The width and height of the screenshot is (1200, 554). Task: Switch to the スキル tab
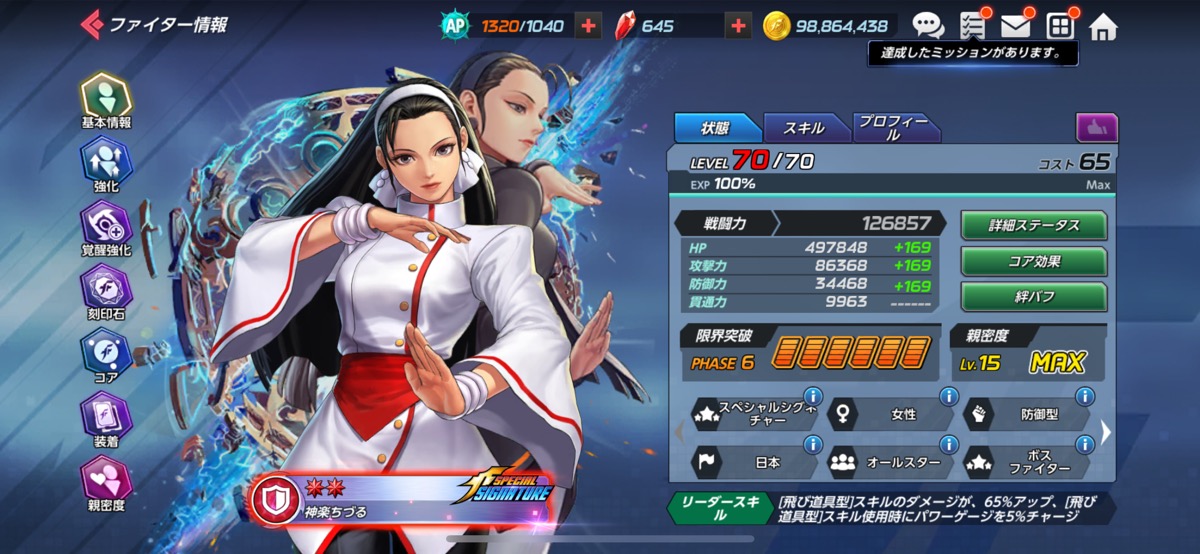tap(804, 128)
